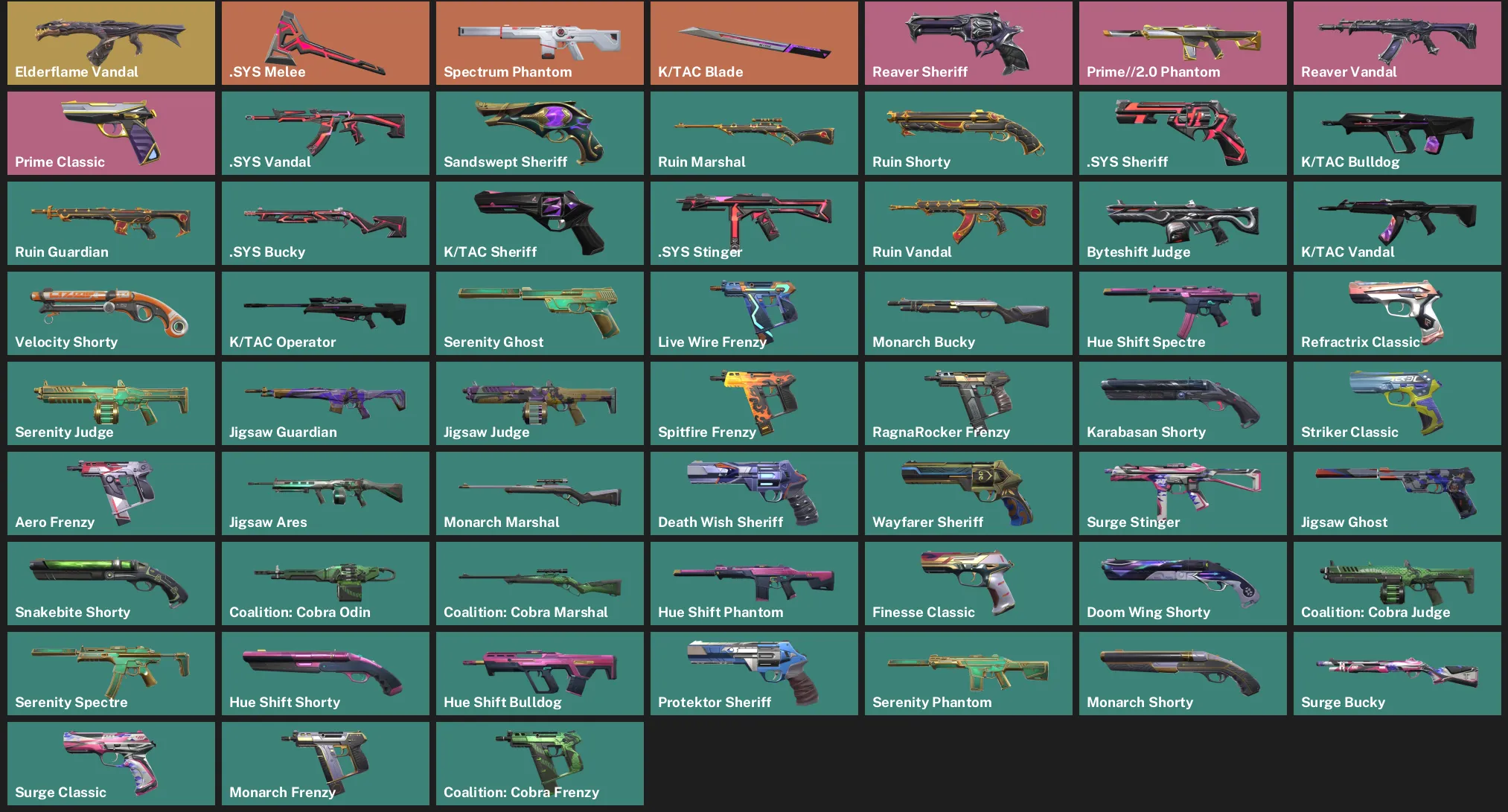
Task: Select the K/TAC Blade melee skin
Action: [x=753, y=42]
